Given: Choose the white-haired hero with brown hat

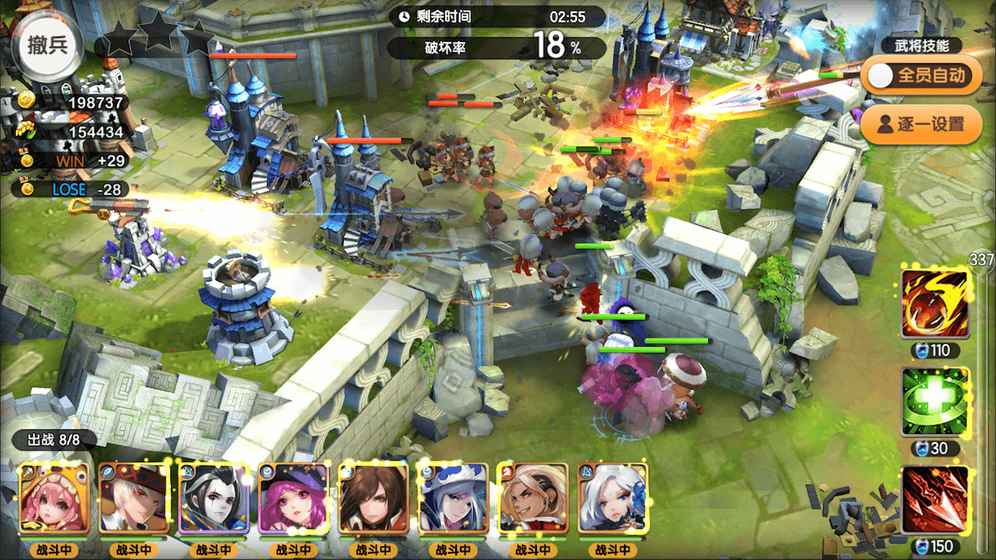Looking at the screenshot, I should tap(133, 499).
